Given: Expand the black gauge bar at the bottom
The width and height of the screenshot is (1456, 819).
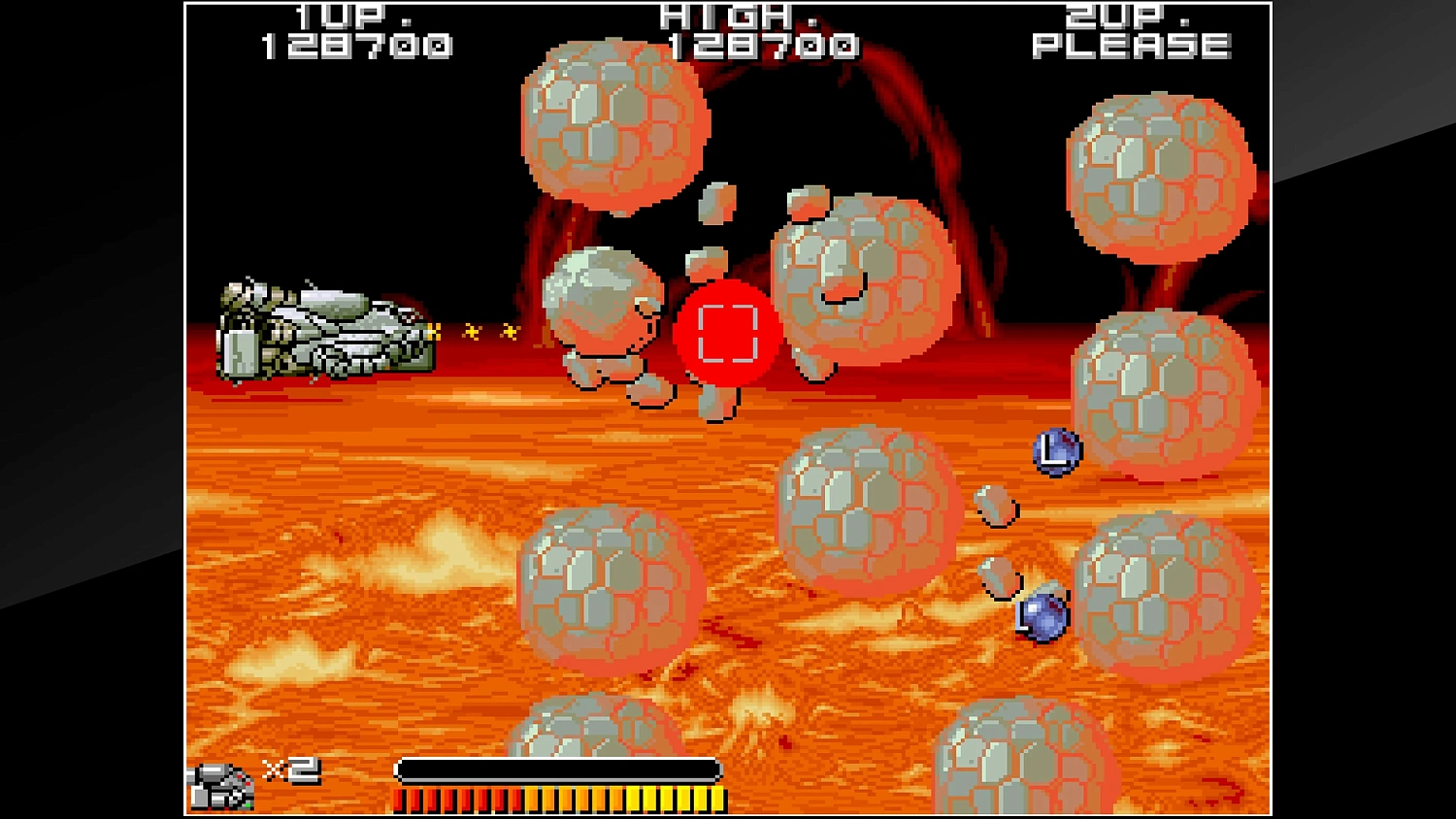Looking at the screenshot, I should (556, 769).
